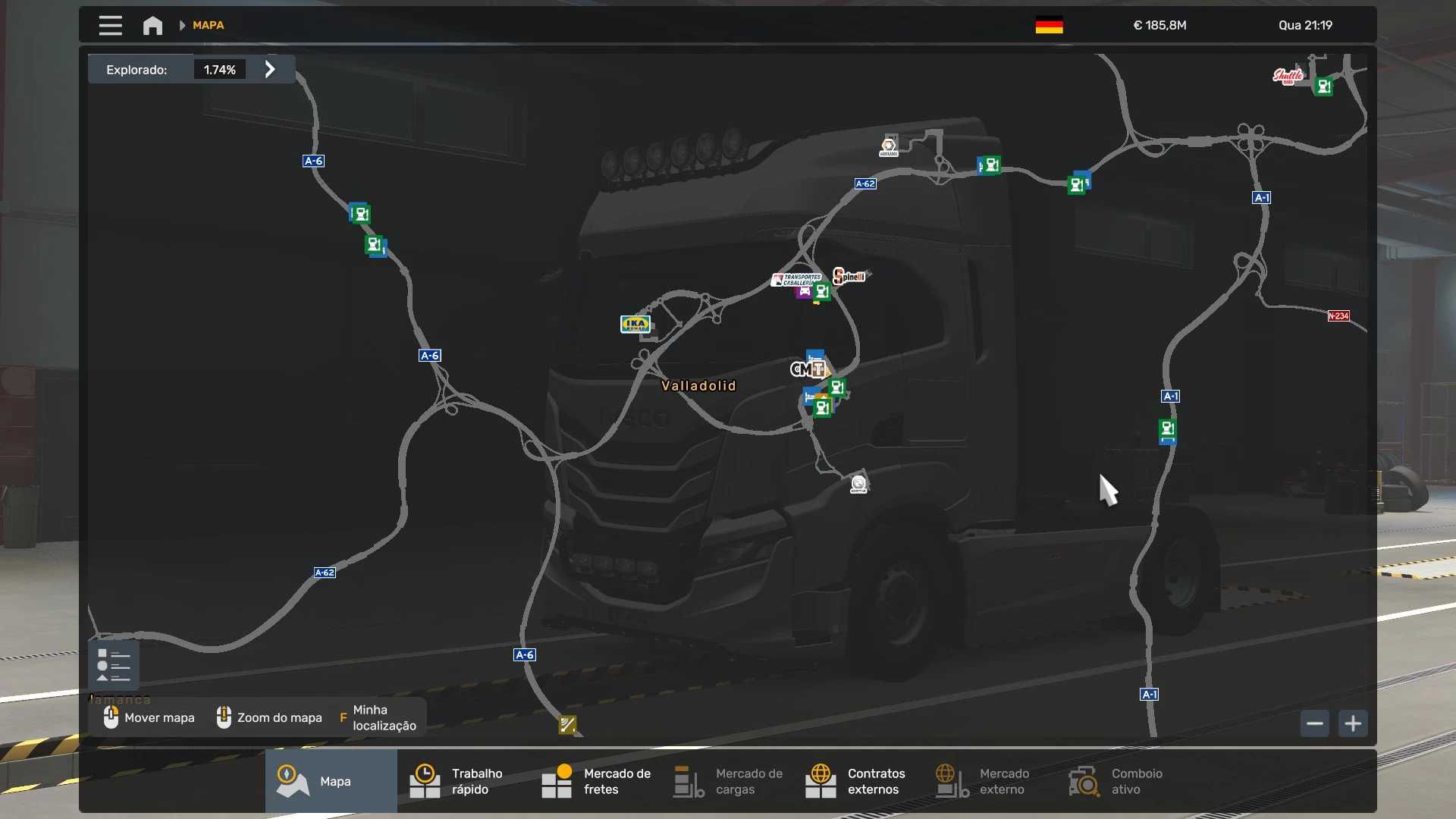Go to the home screen
The width and height of the screenshot is (1456, 819).
tap(152, 26)
